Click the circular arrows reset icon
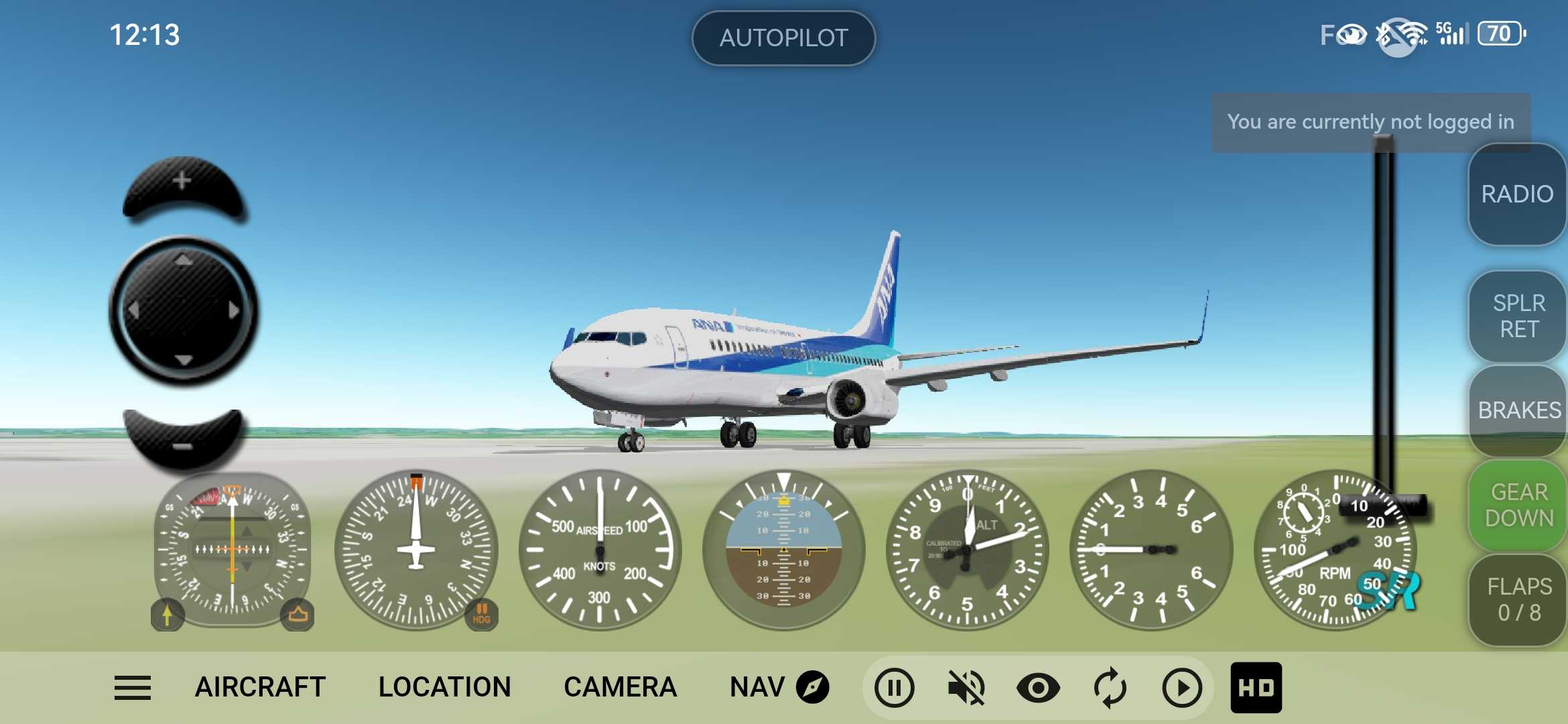The width and height of the screenshot is (1568, 724). tap(1110, 688)
